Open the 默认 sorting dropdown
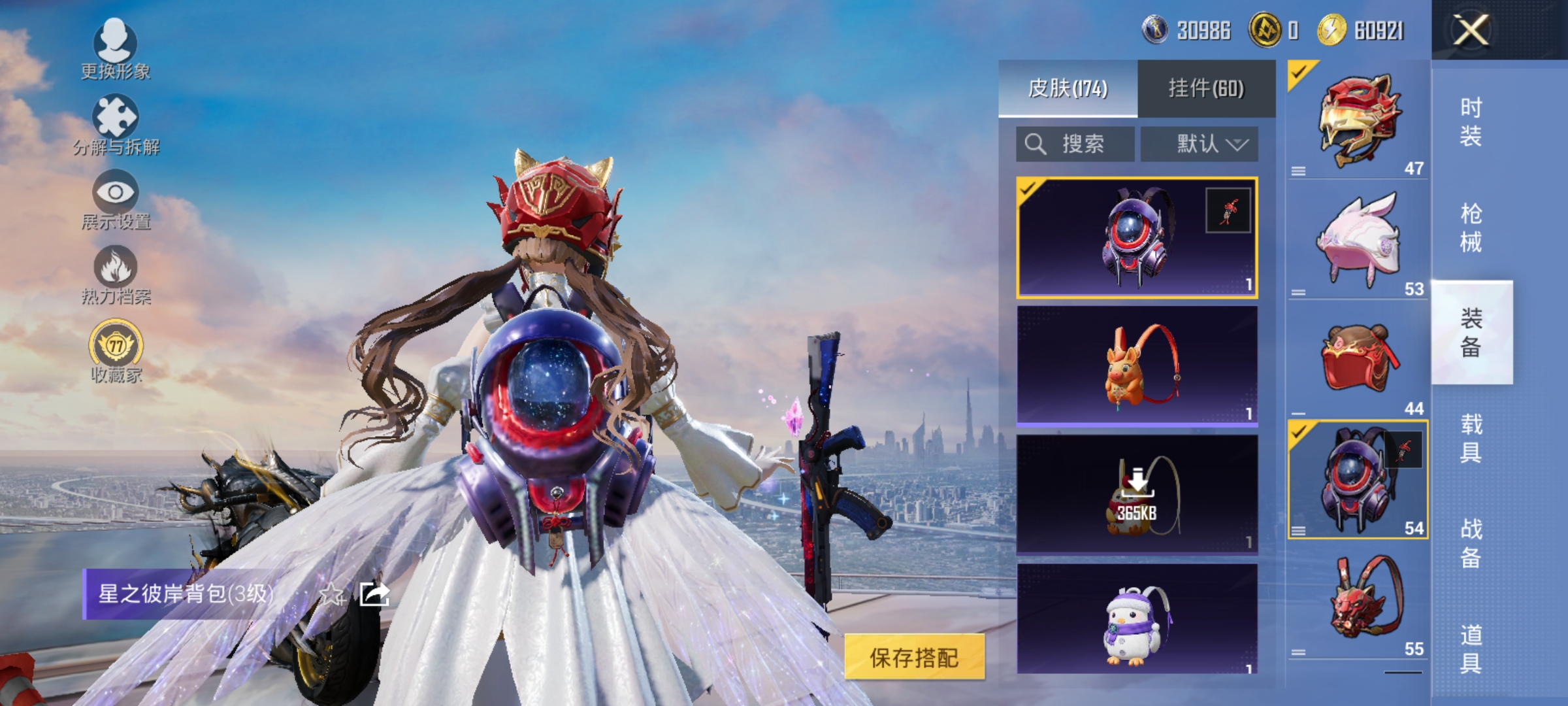The image size is (1568, 706). (1201, 144)
